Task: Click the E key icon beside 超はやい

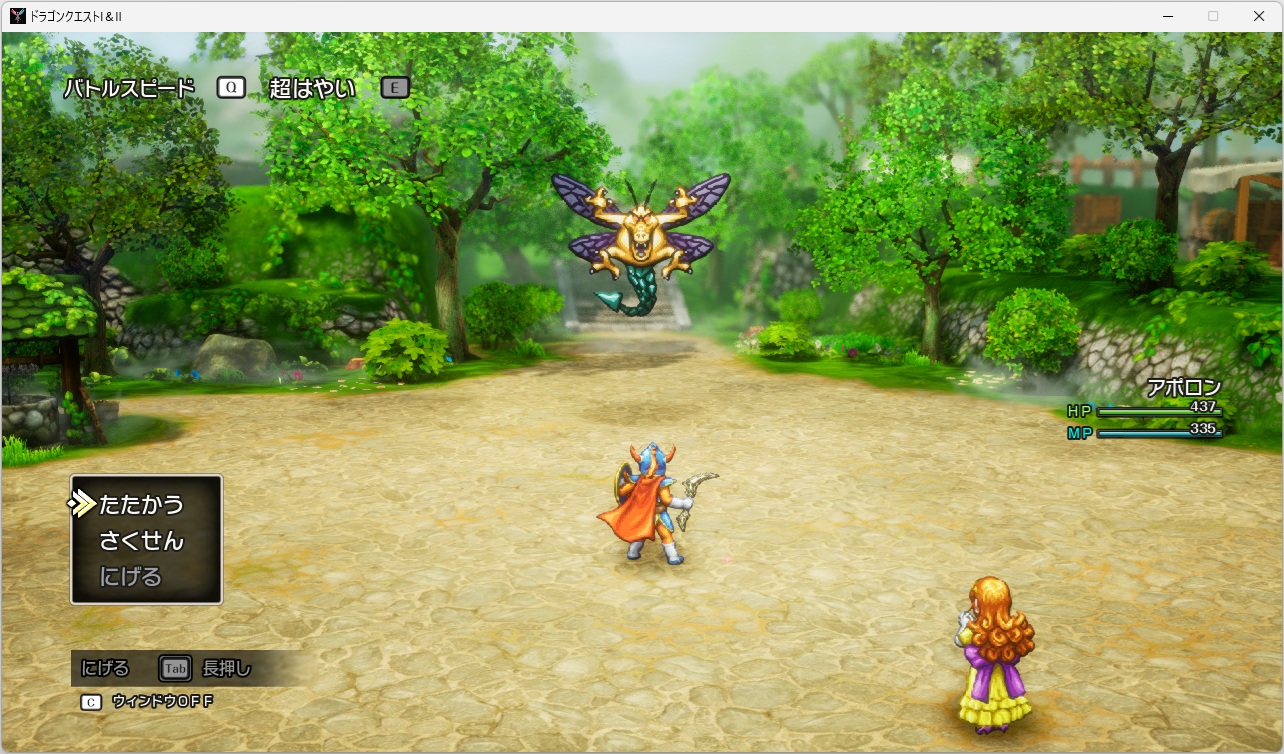Action: coord(394,88)
